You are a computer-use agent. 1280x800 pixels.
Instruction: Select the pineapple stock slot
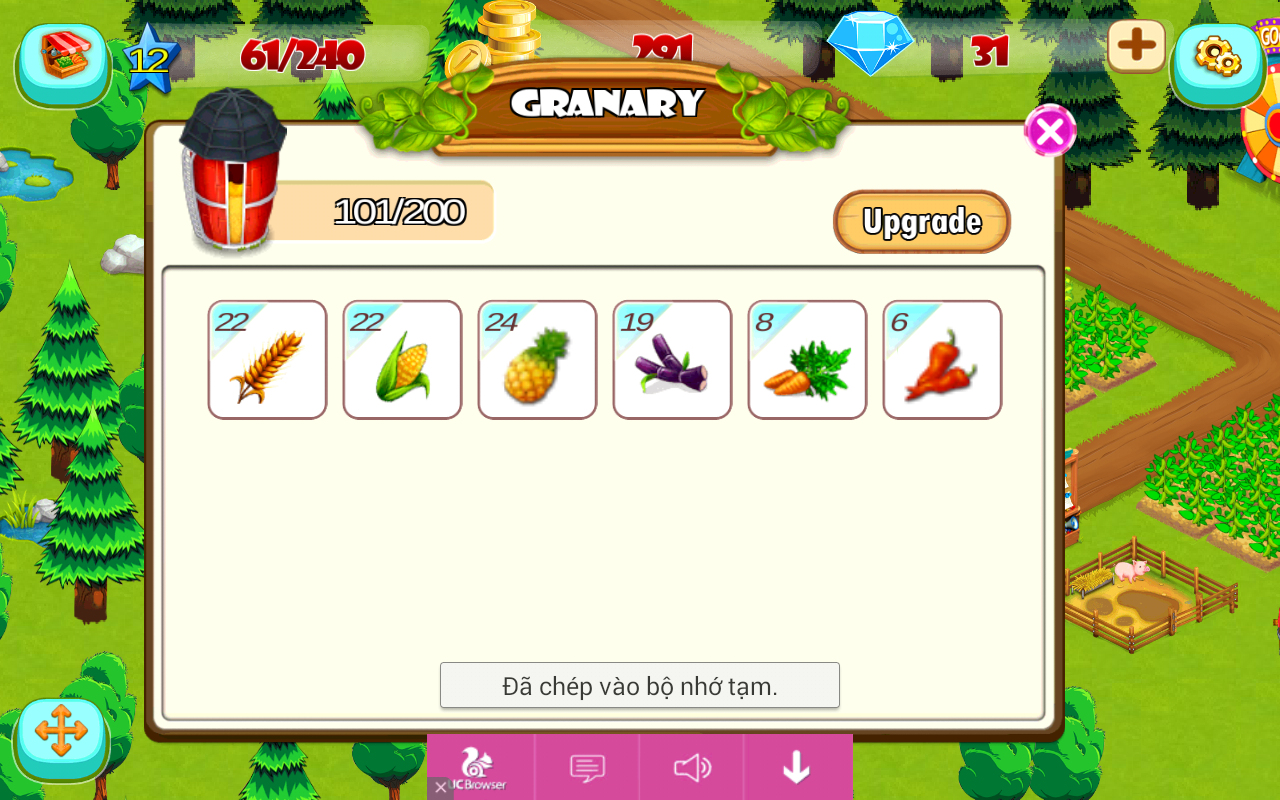[537, 360]
